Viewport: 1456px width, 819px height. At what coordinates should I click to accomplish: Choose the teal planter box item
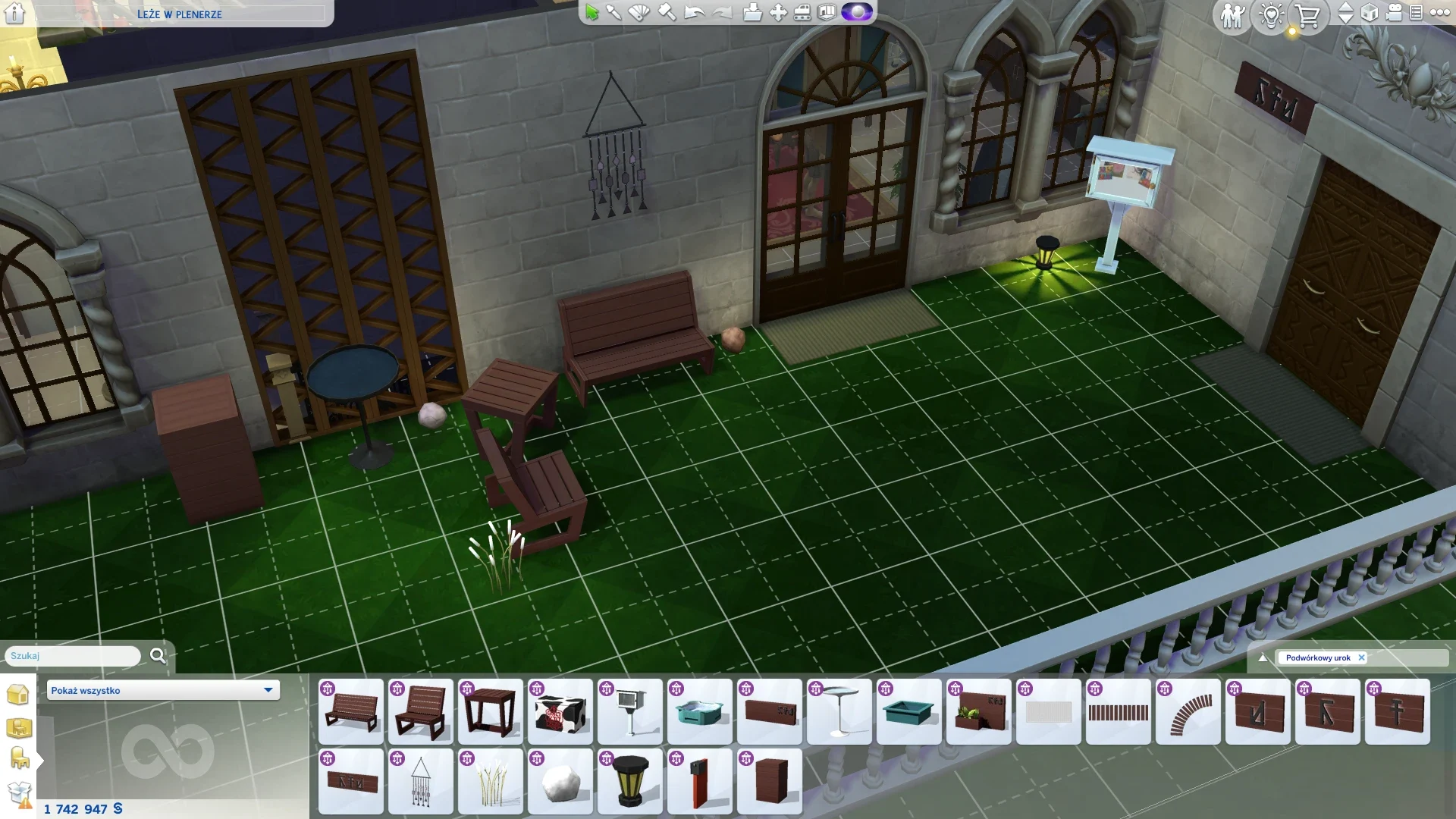pyautogui.click(x=909, y=711)
